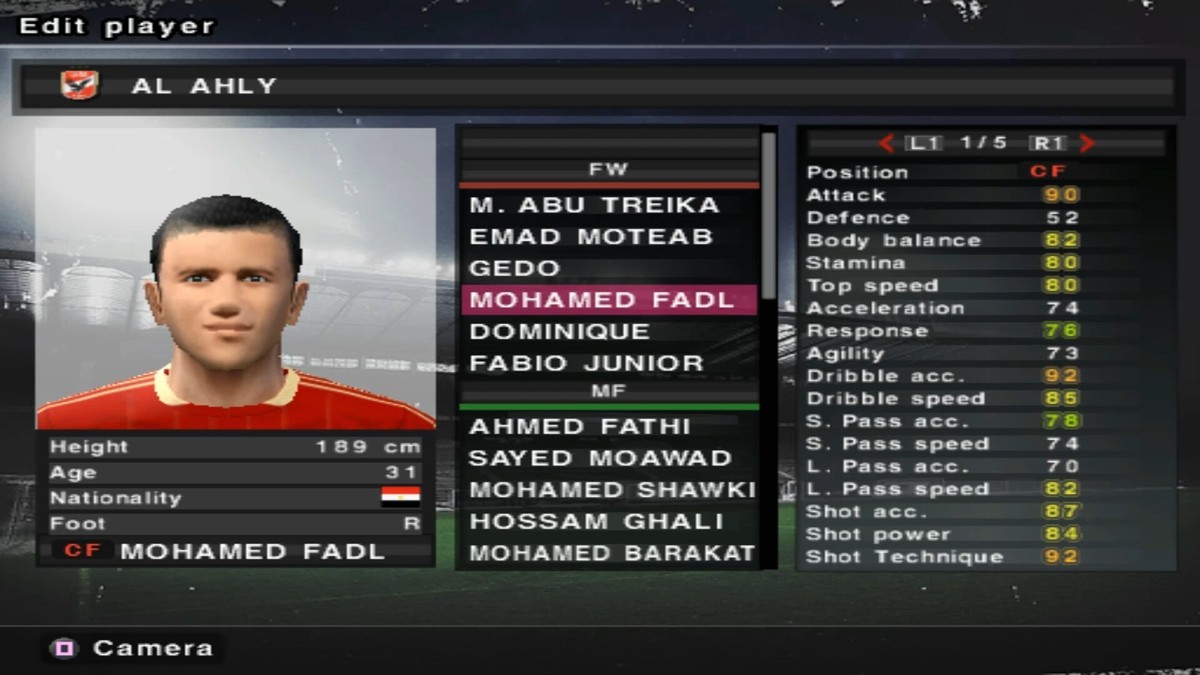Select Mohamed Barakat in the list
Viewport: 1200px width, 675px height.
612,553
